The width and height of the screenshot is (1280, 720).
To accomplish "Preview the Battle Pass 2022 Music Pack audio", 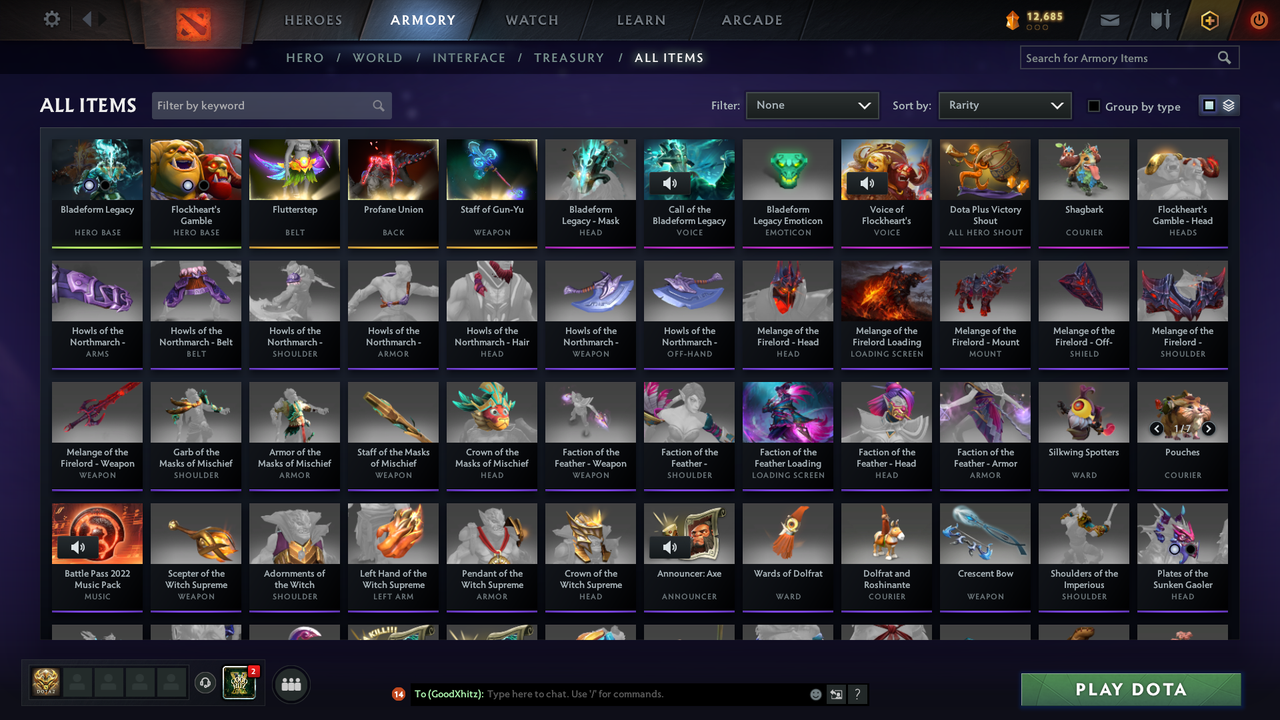I will (x=77, y=546).
